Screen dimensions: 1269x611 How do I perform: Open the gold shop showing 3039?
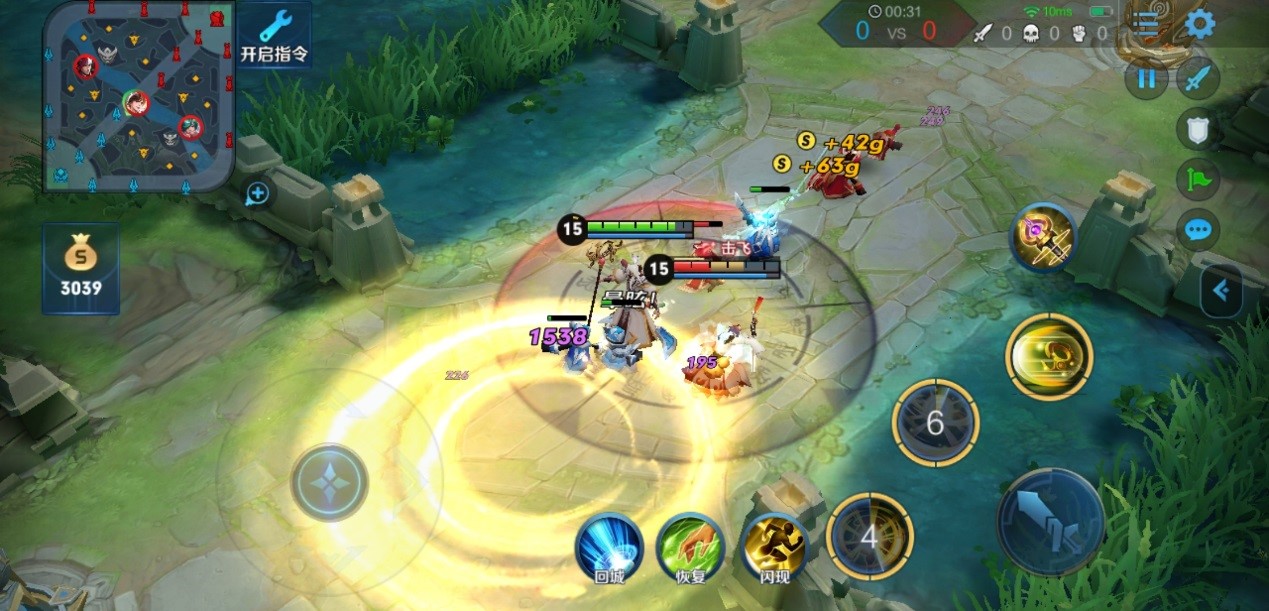coord(81,268)
